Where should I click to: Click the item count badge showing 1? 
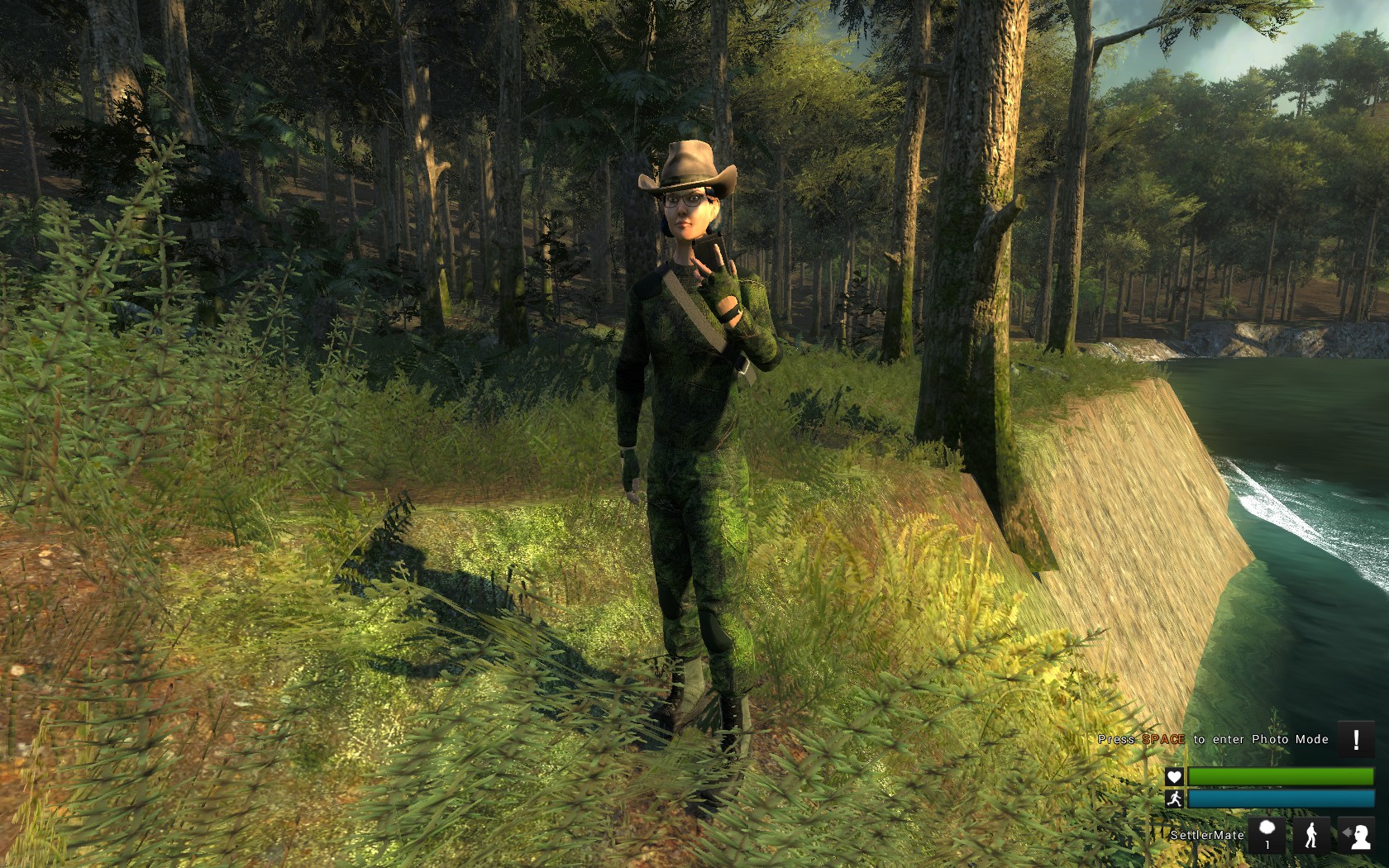[x=1267, y=844]
